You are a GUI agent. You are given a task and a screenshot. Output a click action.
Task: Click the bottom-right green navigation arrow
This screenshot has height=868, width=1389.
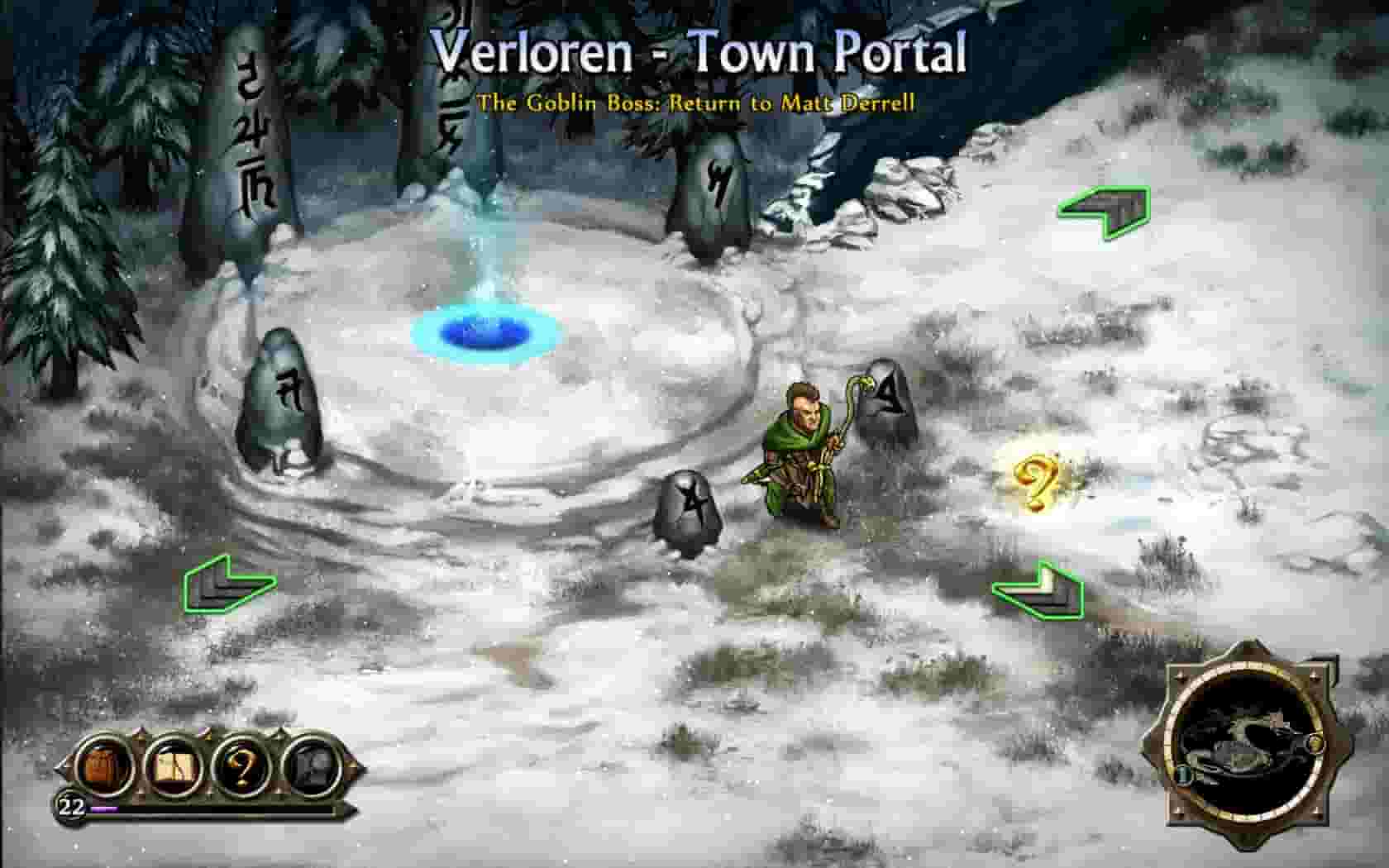[x=1038, y=591]
